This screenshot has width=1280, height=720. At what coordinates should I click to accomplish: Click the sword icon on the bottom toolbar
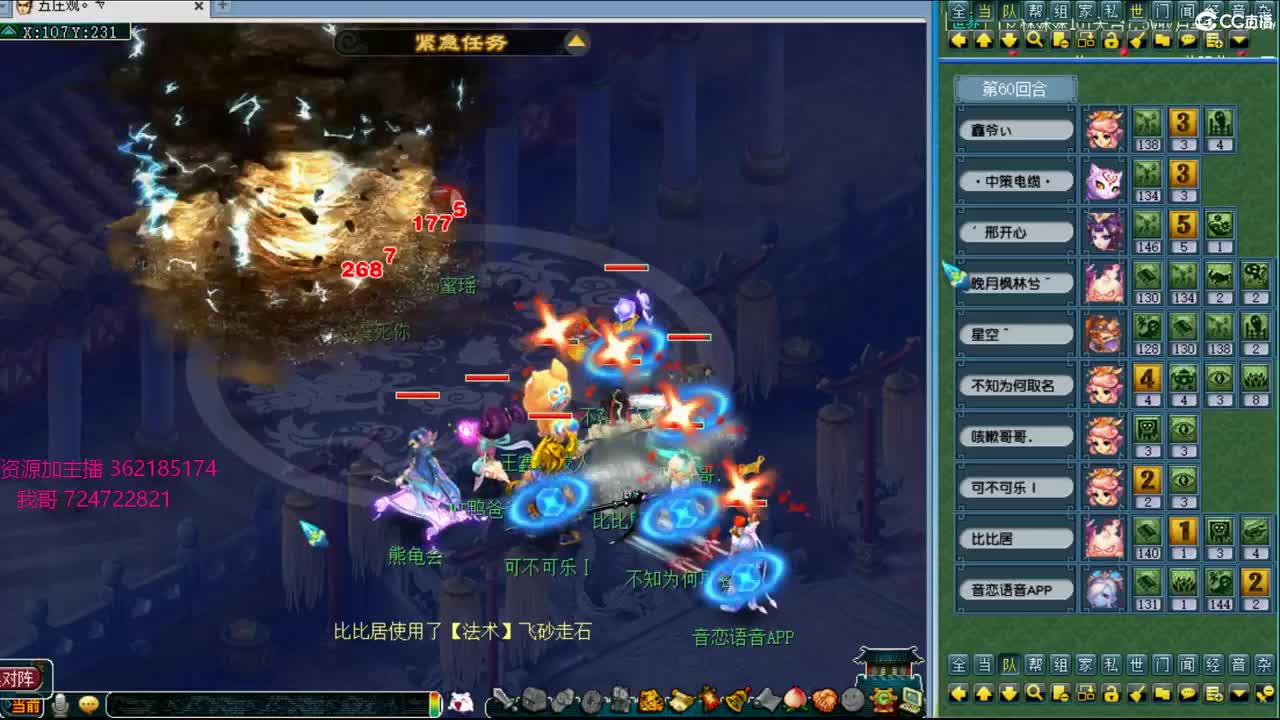501,697
